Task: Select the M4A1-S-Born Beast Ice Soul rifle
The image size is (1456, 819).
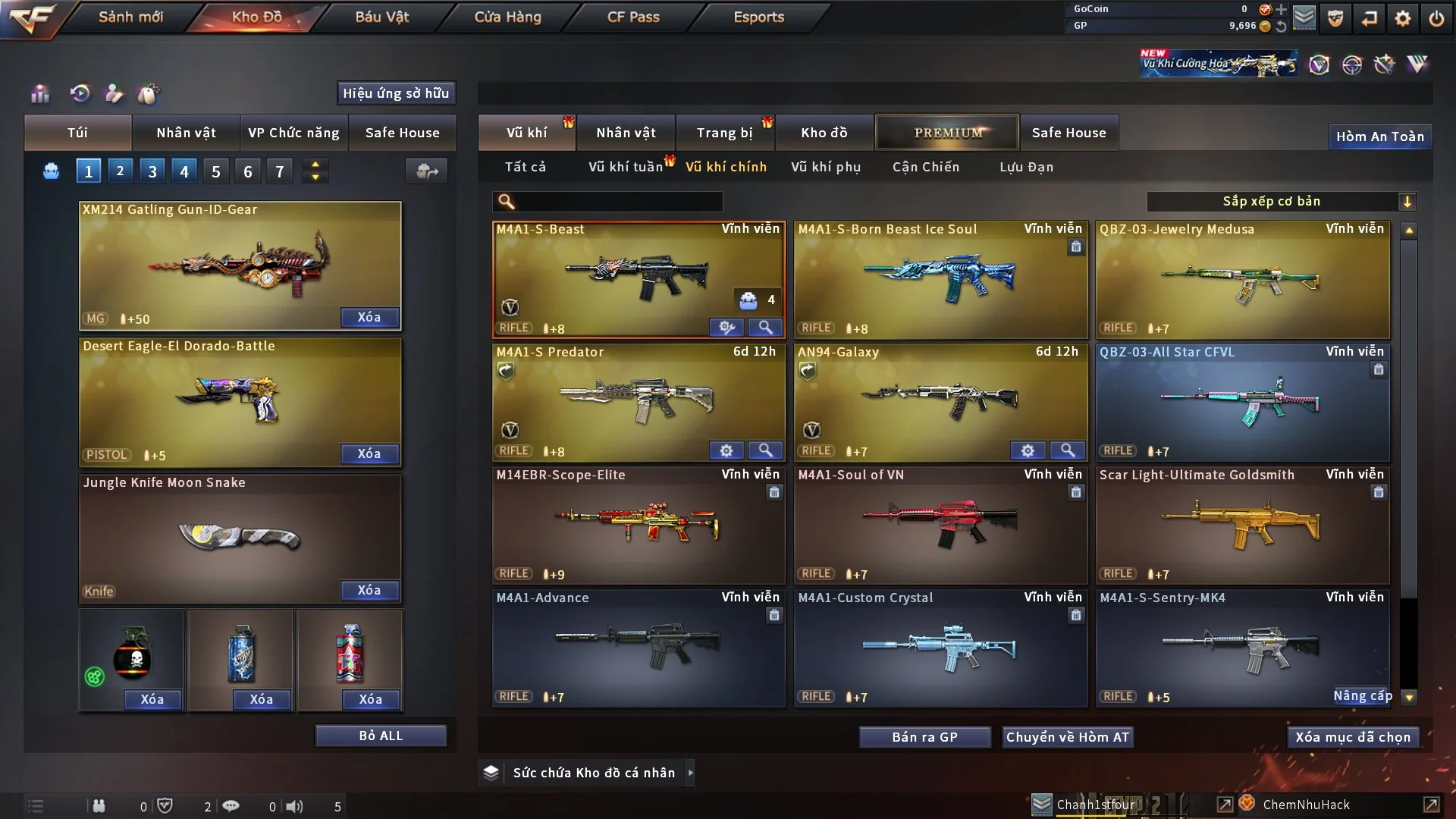Action: click(x=940, y=279)
